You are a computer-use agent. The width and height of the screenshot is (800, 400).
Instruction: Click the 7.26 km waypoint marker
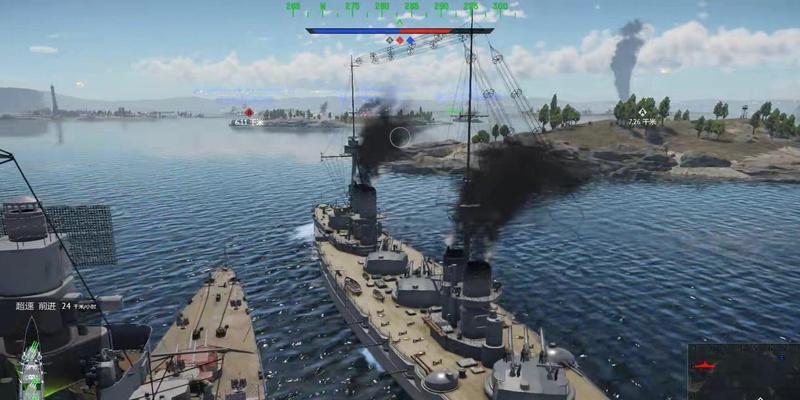click(642, 112)
